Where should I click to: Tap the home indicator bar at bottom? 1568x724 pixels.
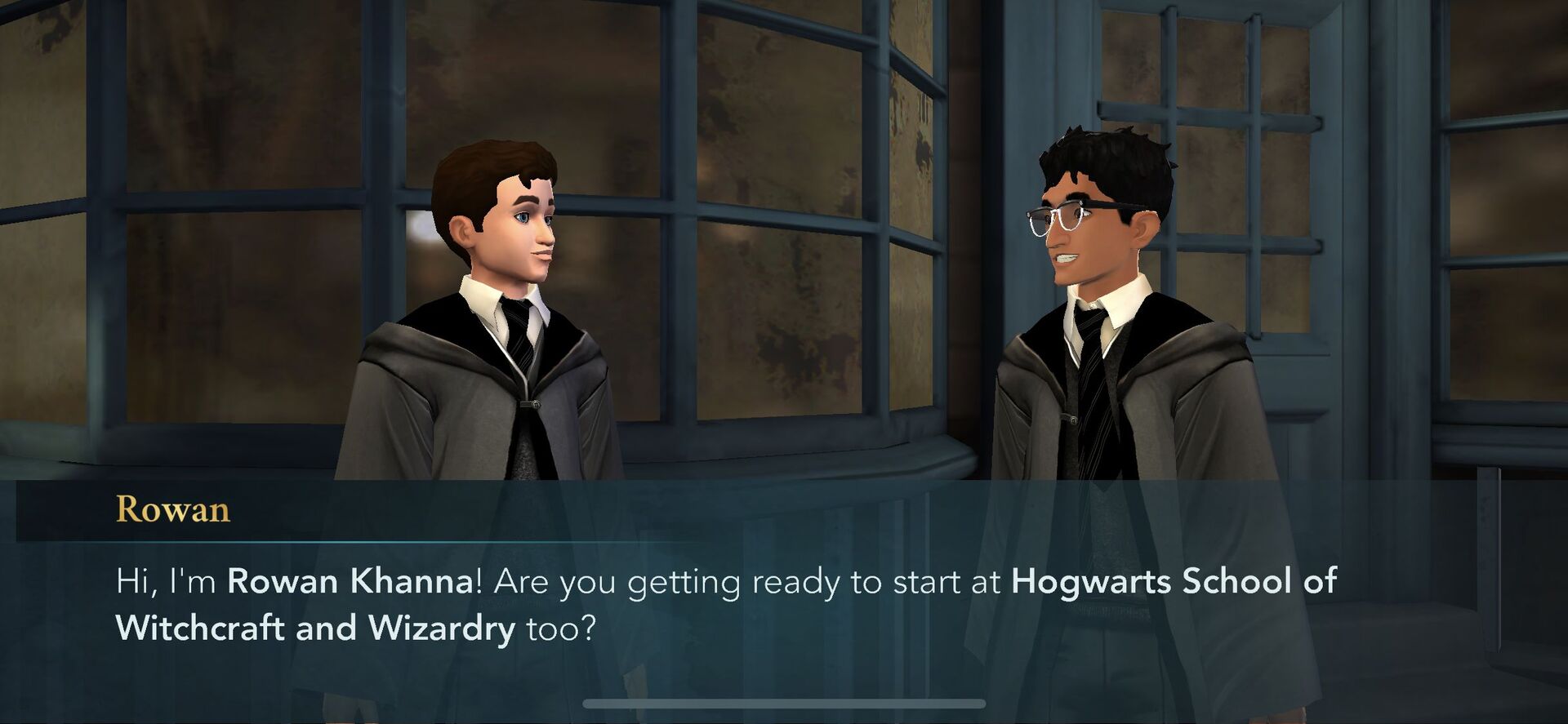click(782, 705)
